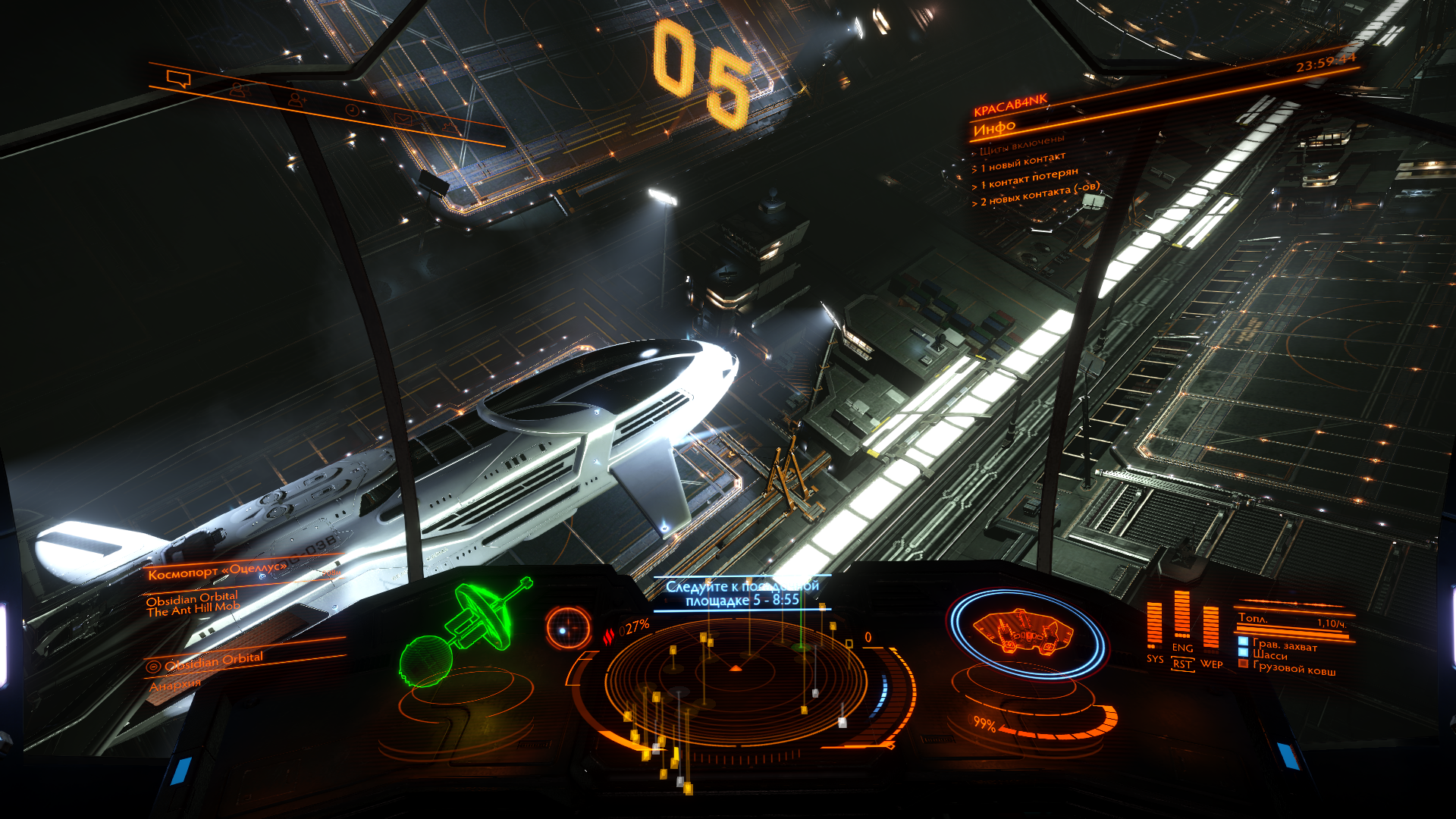
Task: Open the chat speech bubble icon
Action: [x=179, y=79]
